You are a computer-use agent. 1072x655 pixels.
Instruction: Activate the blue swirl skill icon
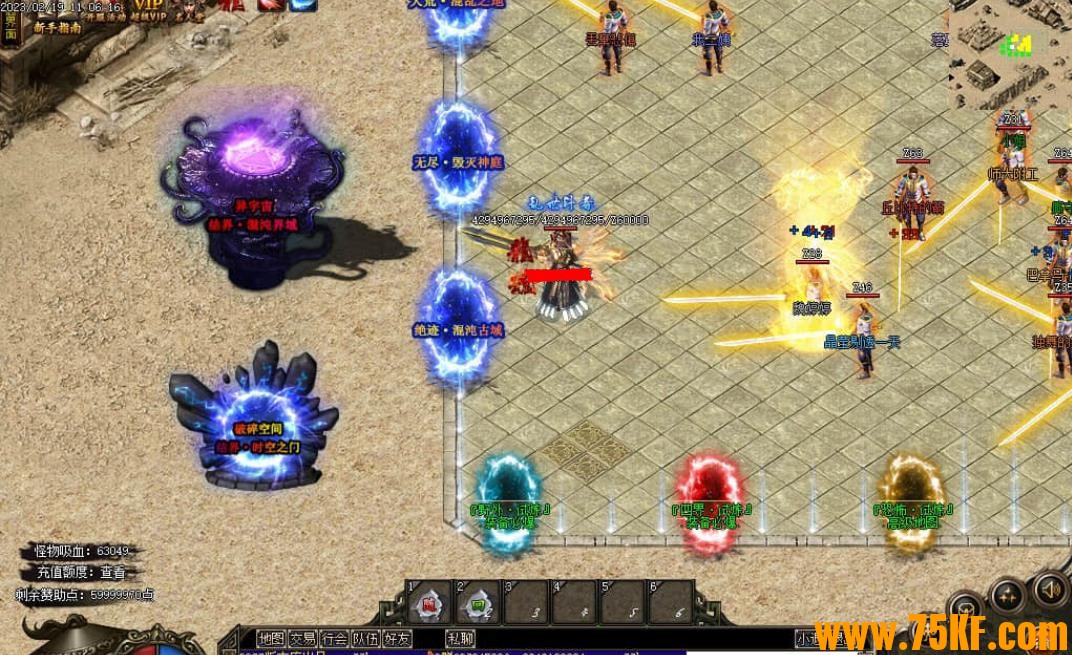302,6
